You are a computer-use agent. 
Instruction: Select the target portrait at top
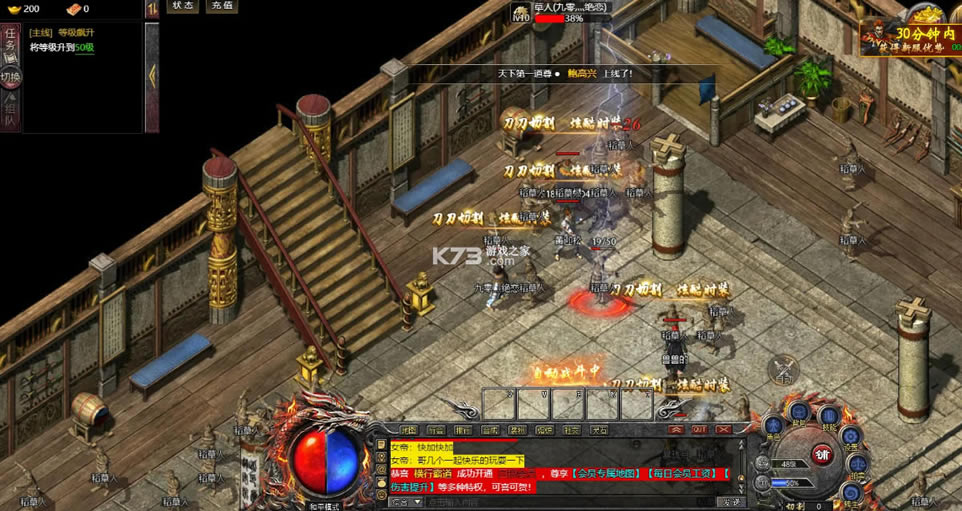pos(520,13)
